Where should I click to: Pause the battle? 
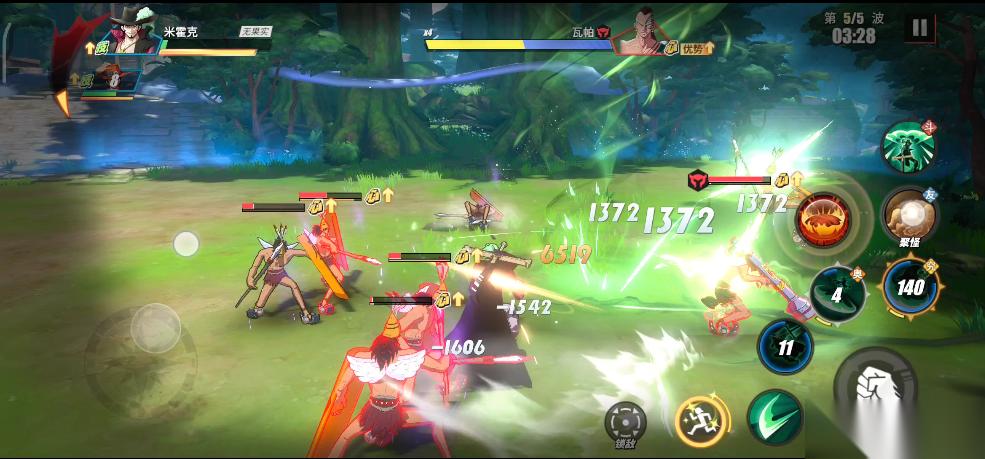(x=919, y=28)
